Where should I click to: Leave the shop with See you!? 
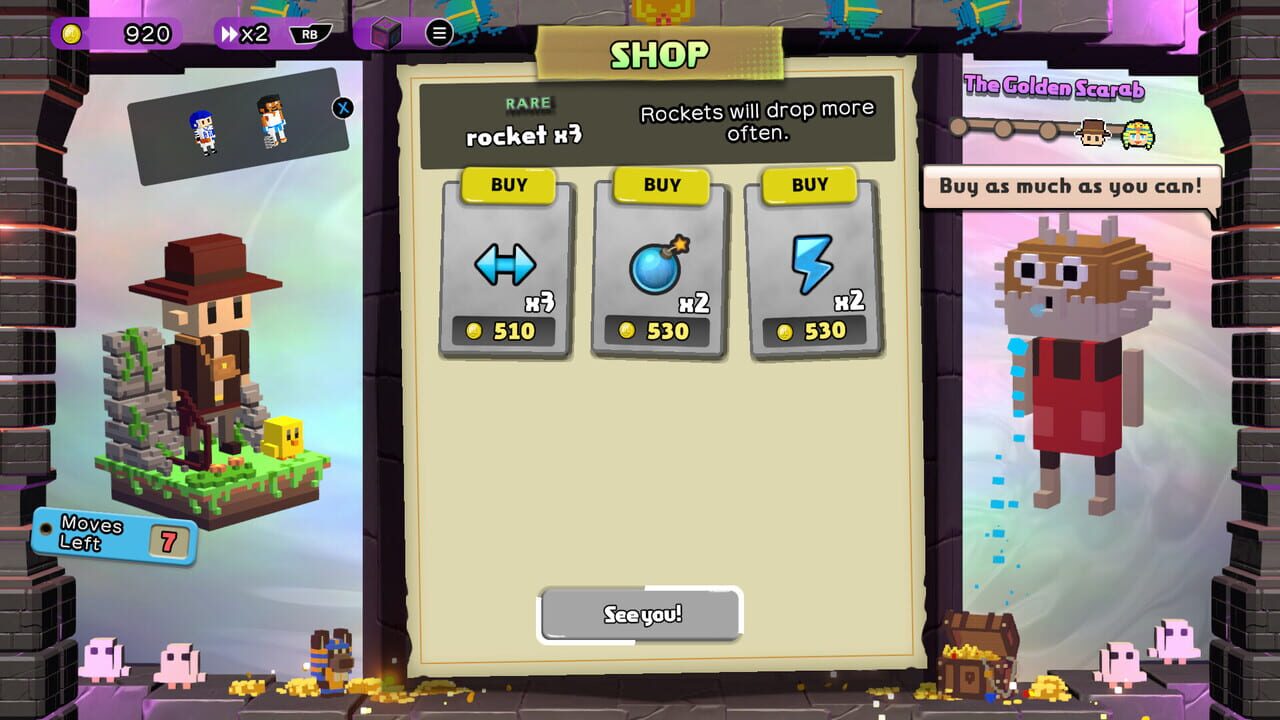pyautogui.click(x=641, y=614)
